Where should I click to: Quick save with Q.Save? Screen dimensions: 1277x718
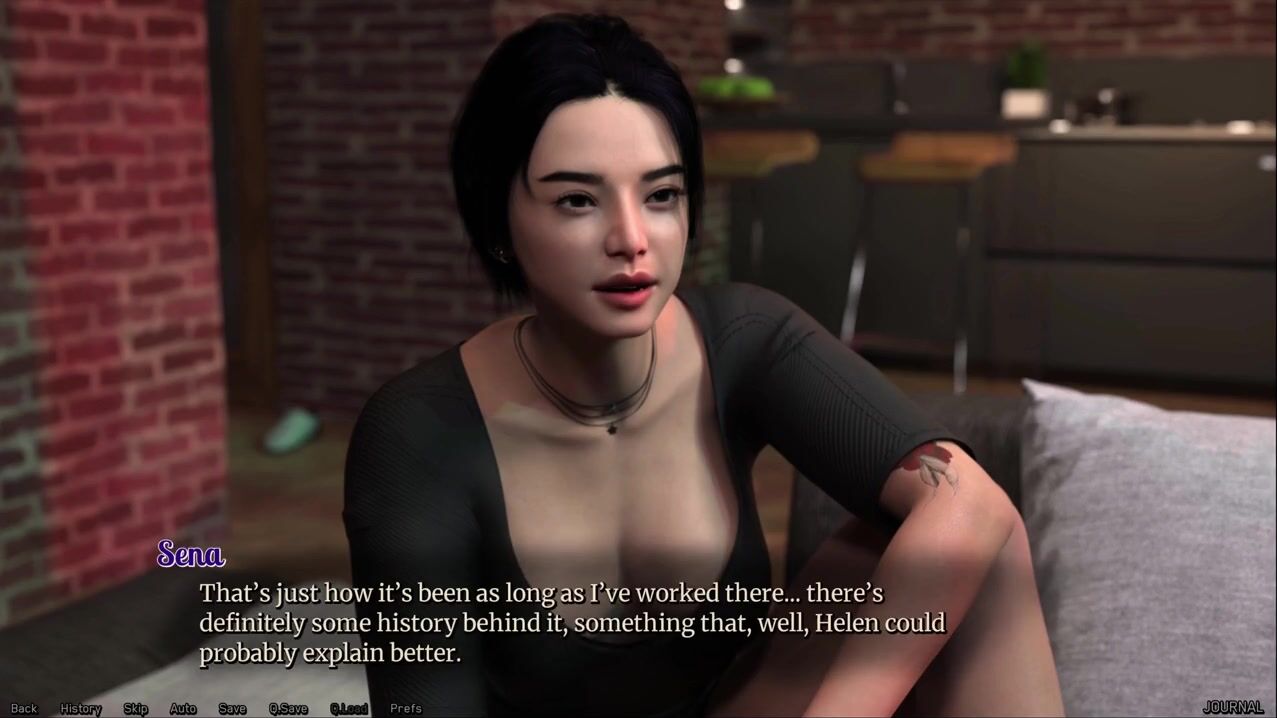tap(288, 709)
